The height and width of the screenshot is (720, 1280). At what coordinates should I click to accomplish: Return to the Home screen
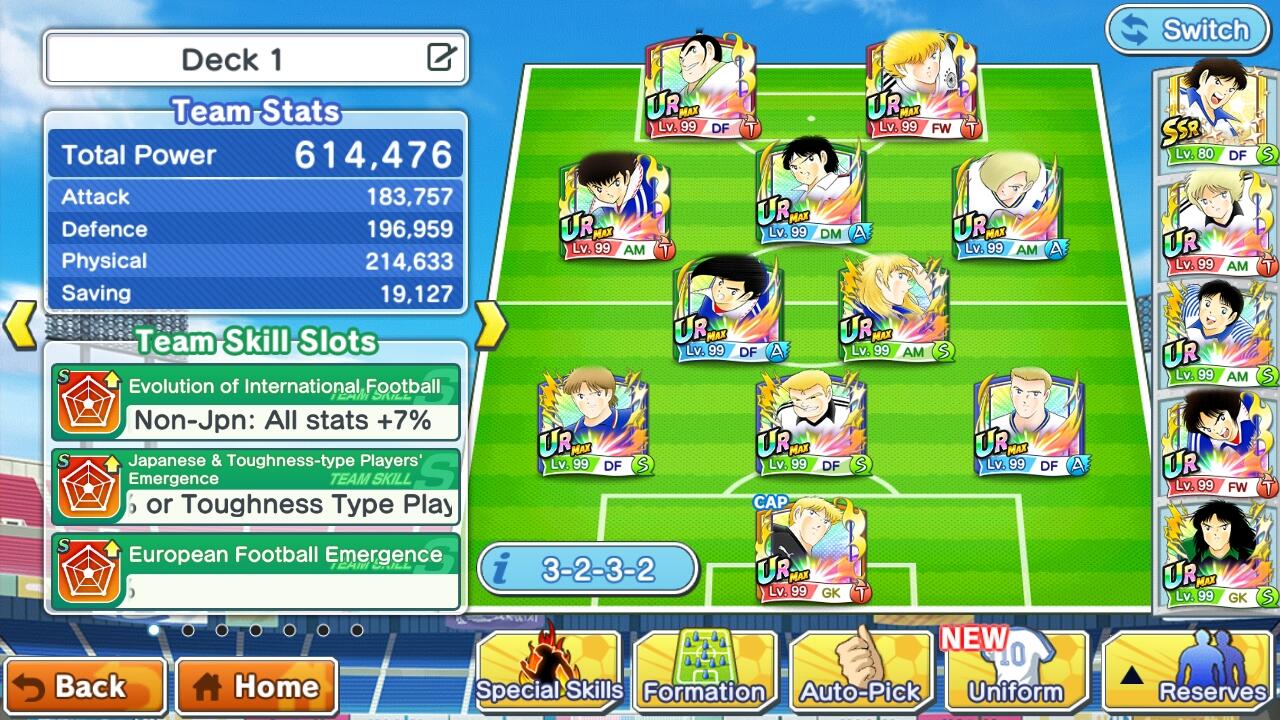tap(256, 686)
